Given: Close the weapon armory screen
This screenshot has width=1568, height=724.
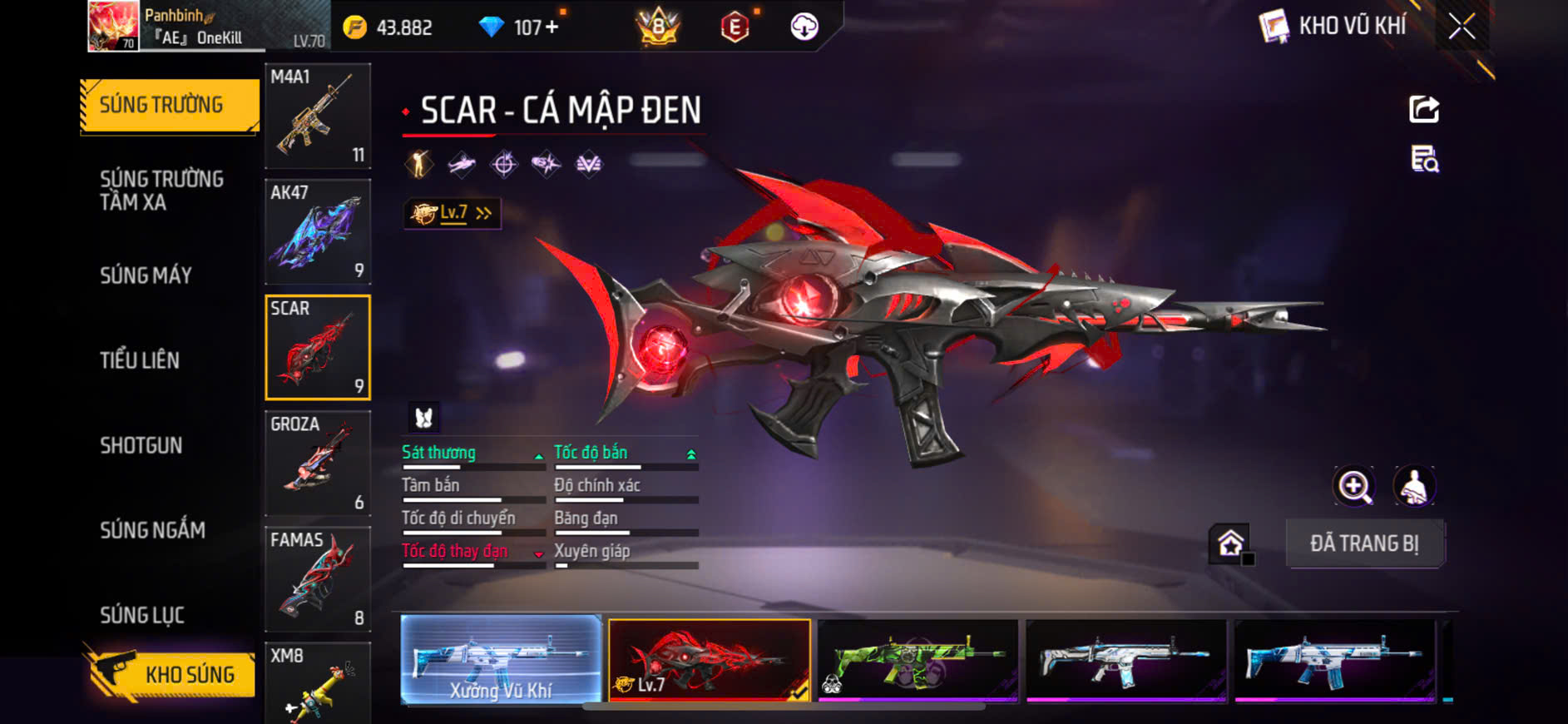Looking at the screenshot, I should pyautogui.click(x=1462, y=27).
